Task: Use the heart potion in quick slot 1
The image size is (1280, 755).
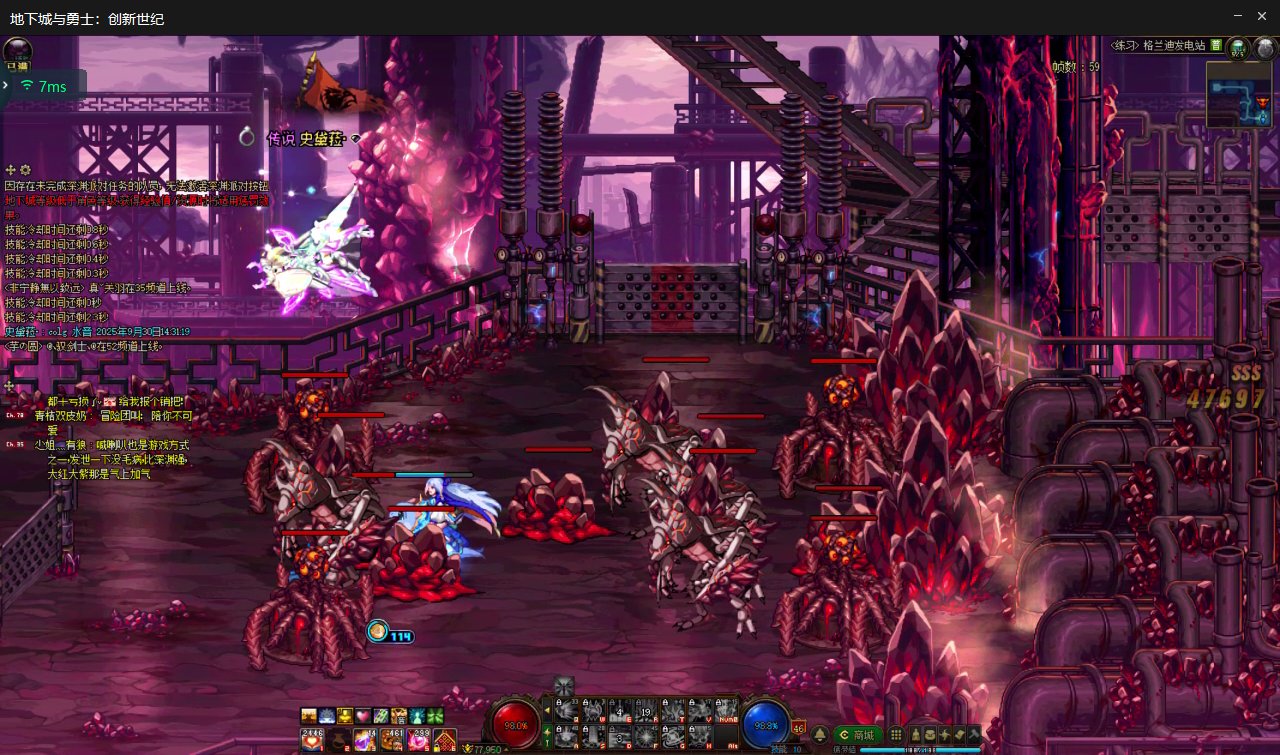Action: tap(312, 741)
